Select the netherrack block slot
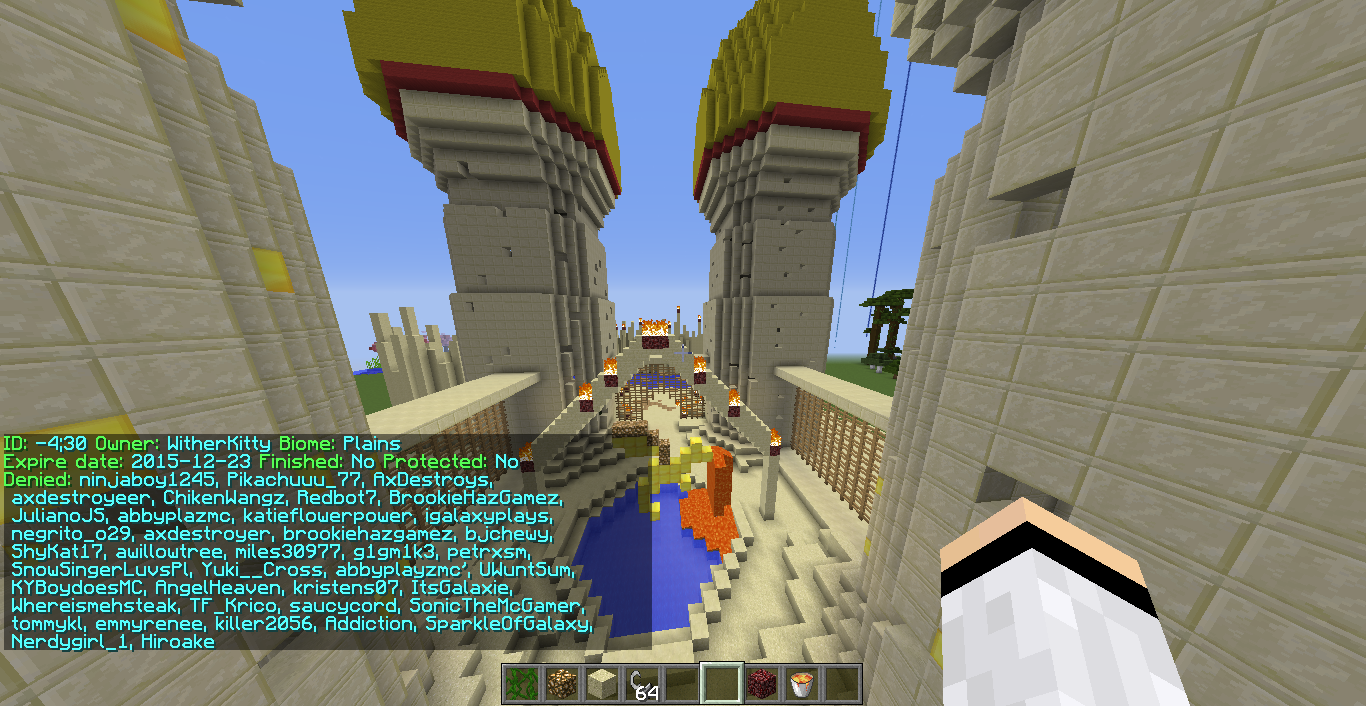The image size is (1366, 706). click(761, 684)
